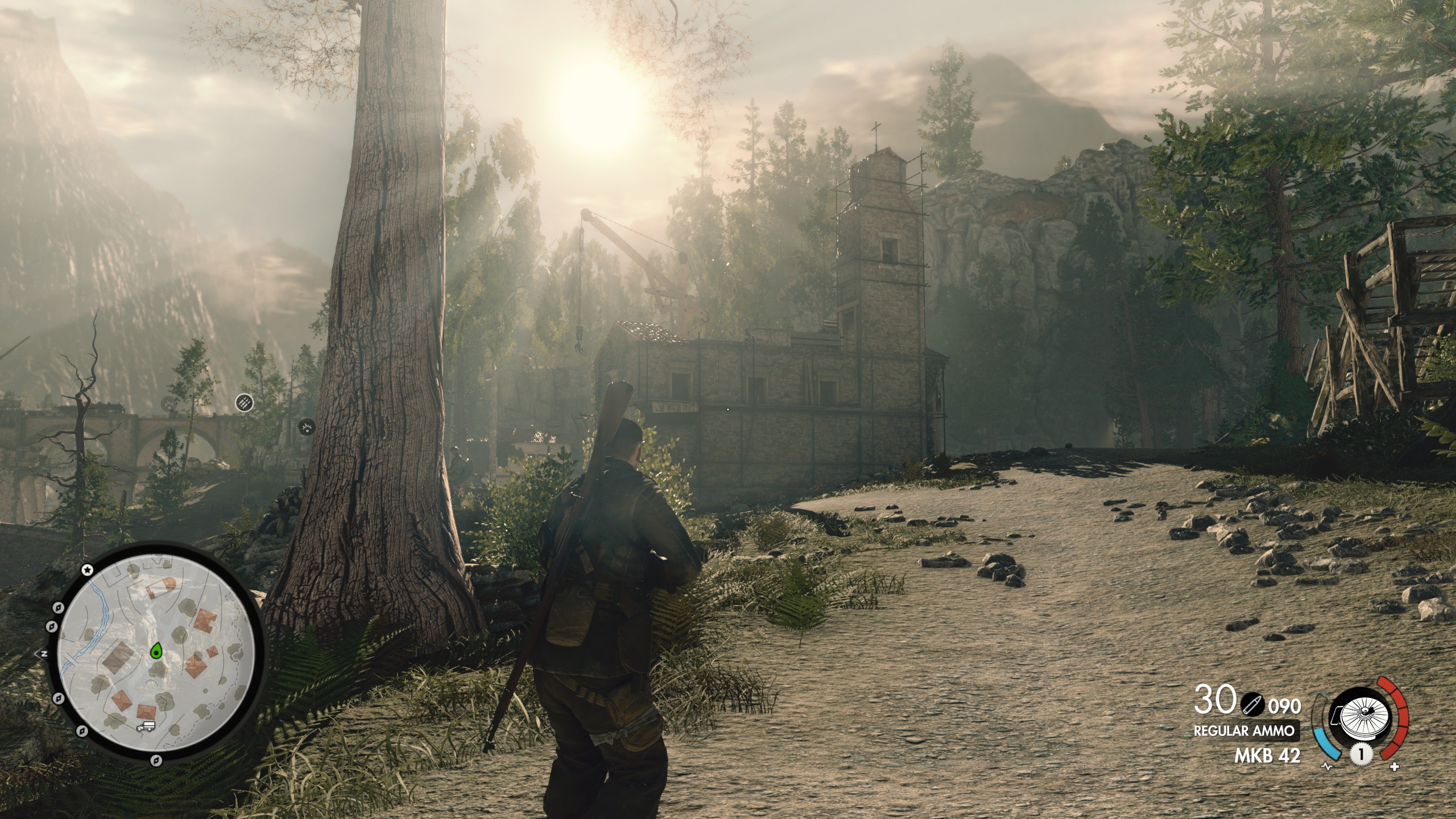Screen dimensions: 1456x819
Task: Select the MKB 42 weapon name
Action: tap(1267, 756)
